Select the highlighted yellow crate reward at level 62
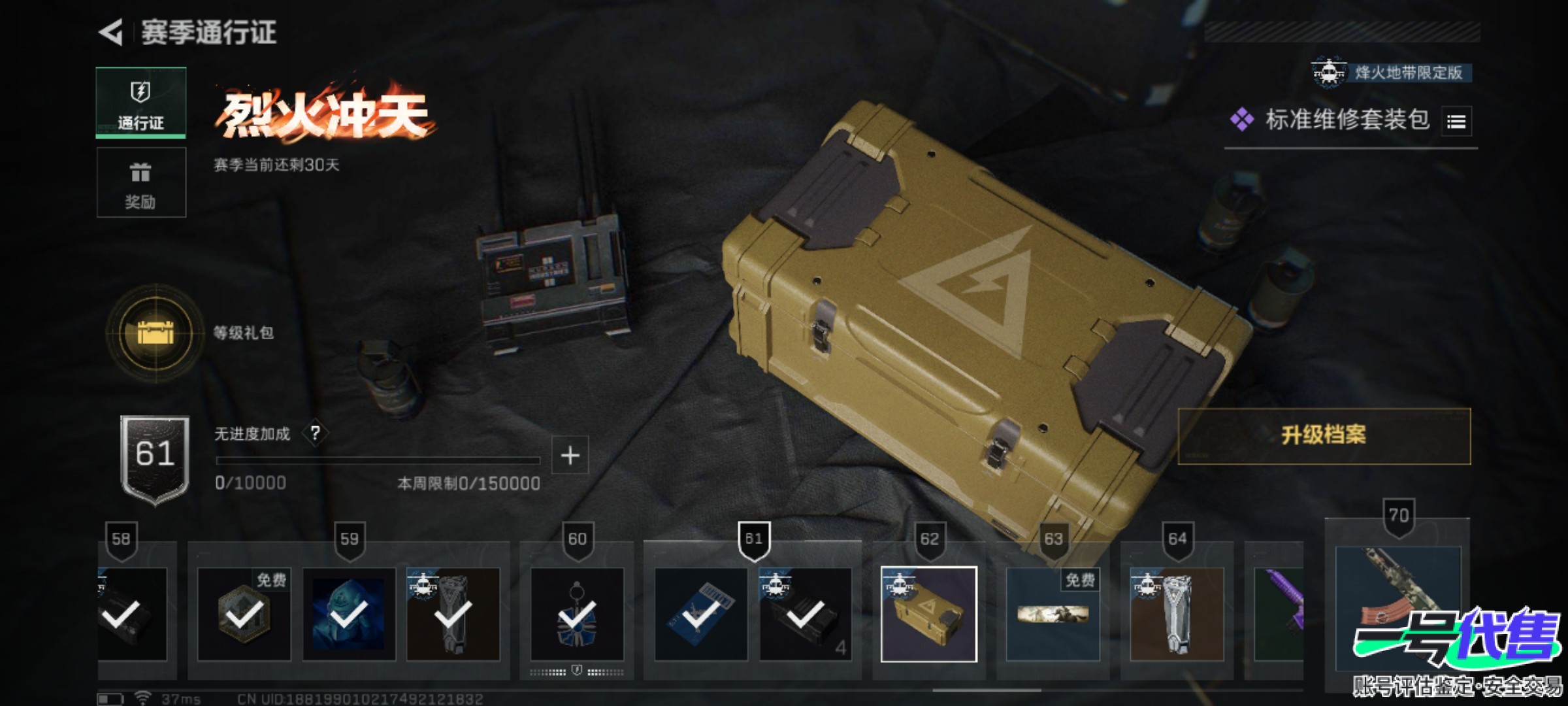The image size is (1568, 706). click(x=928, y=614)
